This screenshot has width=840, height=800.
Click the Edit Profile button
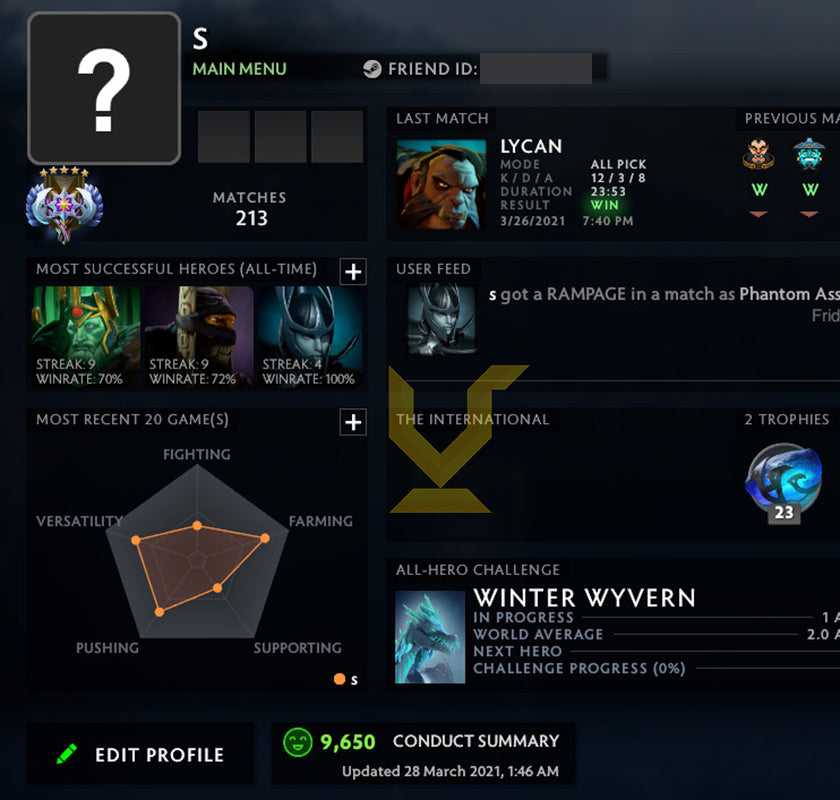[x=140, y=755]
